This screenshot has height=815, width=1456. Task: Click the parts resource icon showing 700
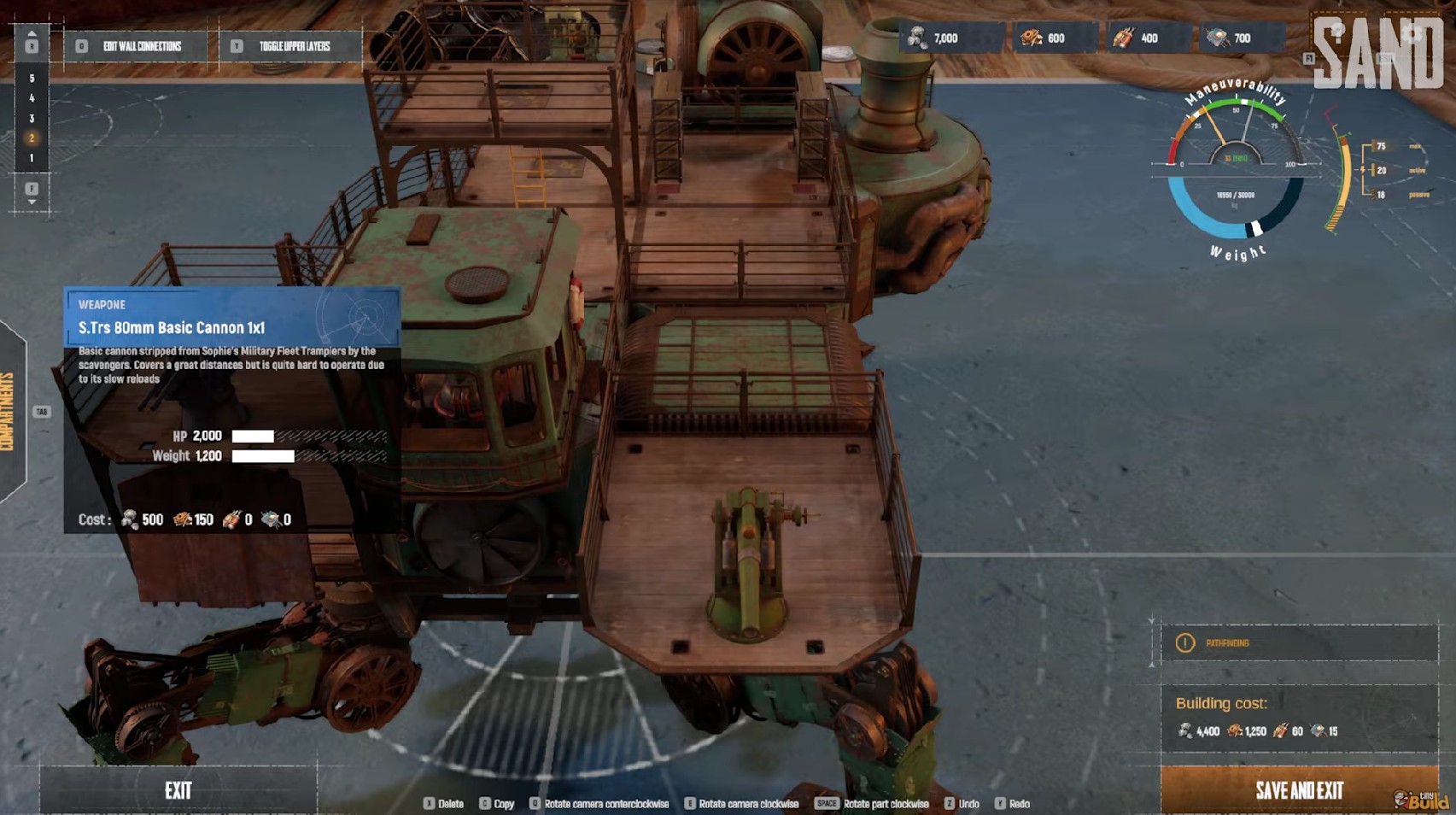(1216, 38)
